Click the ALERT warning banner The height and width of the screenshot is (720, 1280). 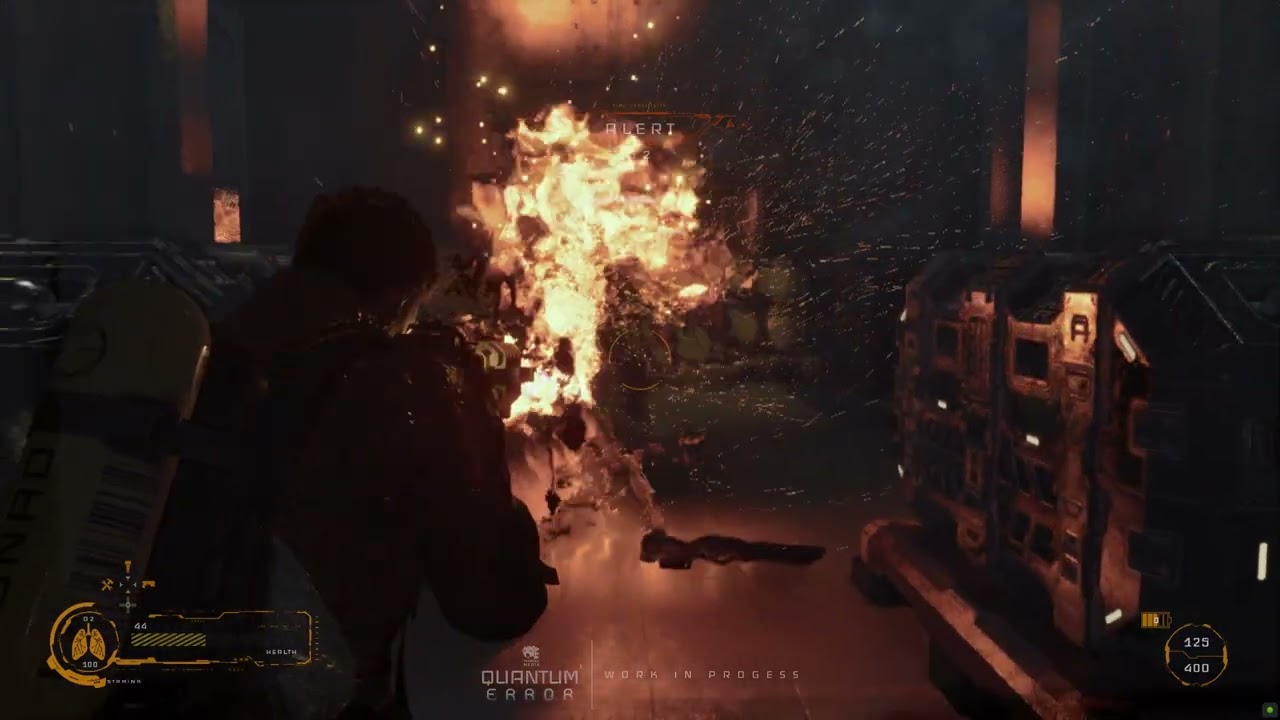click(x=641, y=127)
